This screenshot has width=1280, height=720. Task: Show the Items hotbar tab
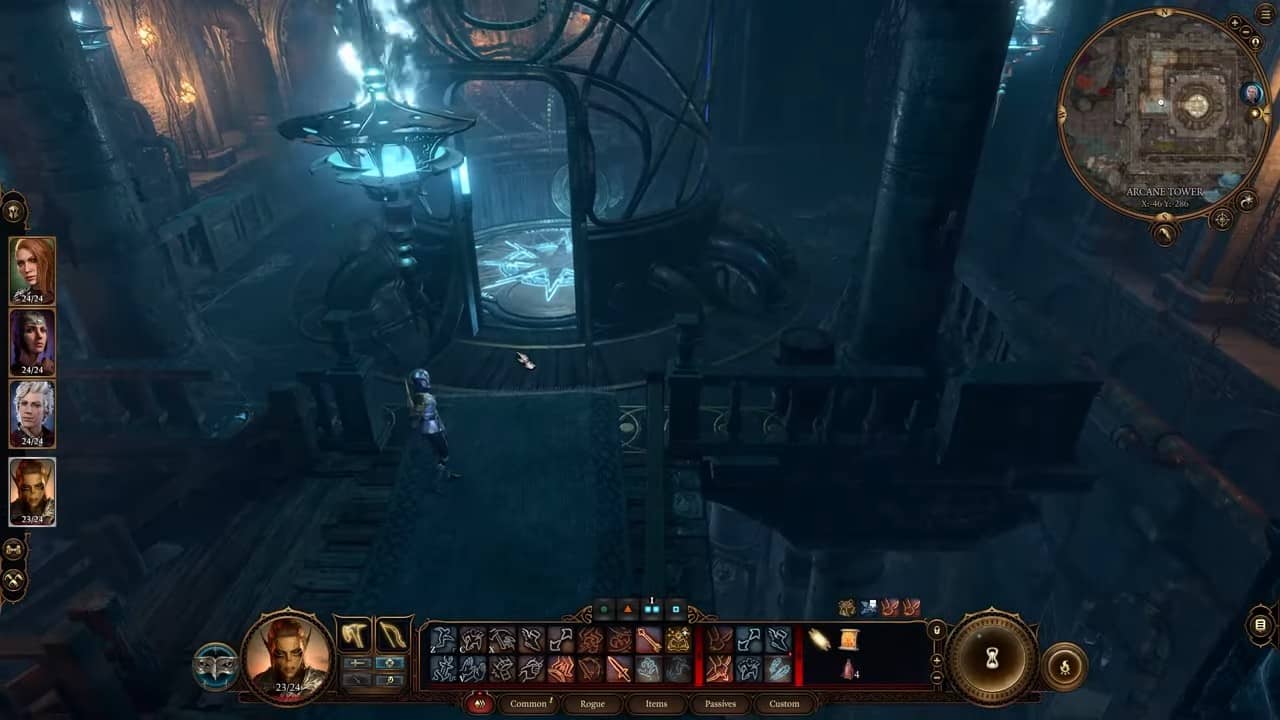click(x=656, y=703)
